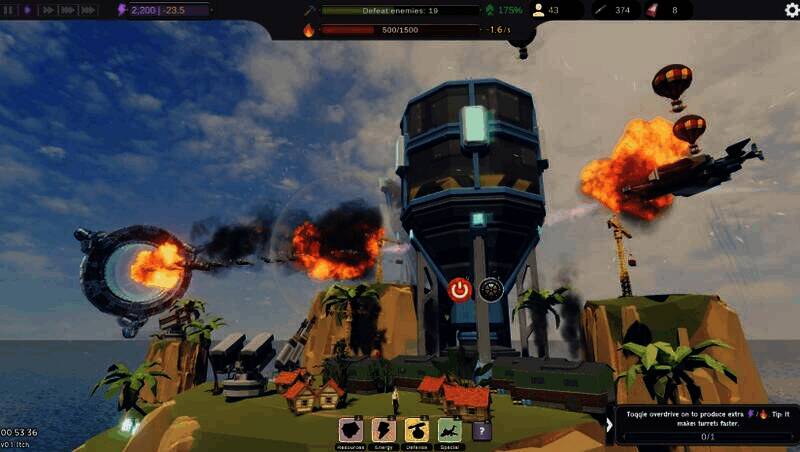Click the dark round dial button on the tower
This screenshot has width=800, height=452.
click(489, 290)
